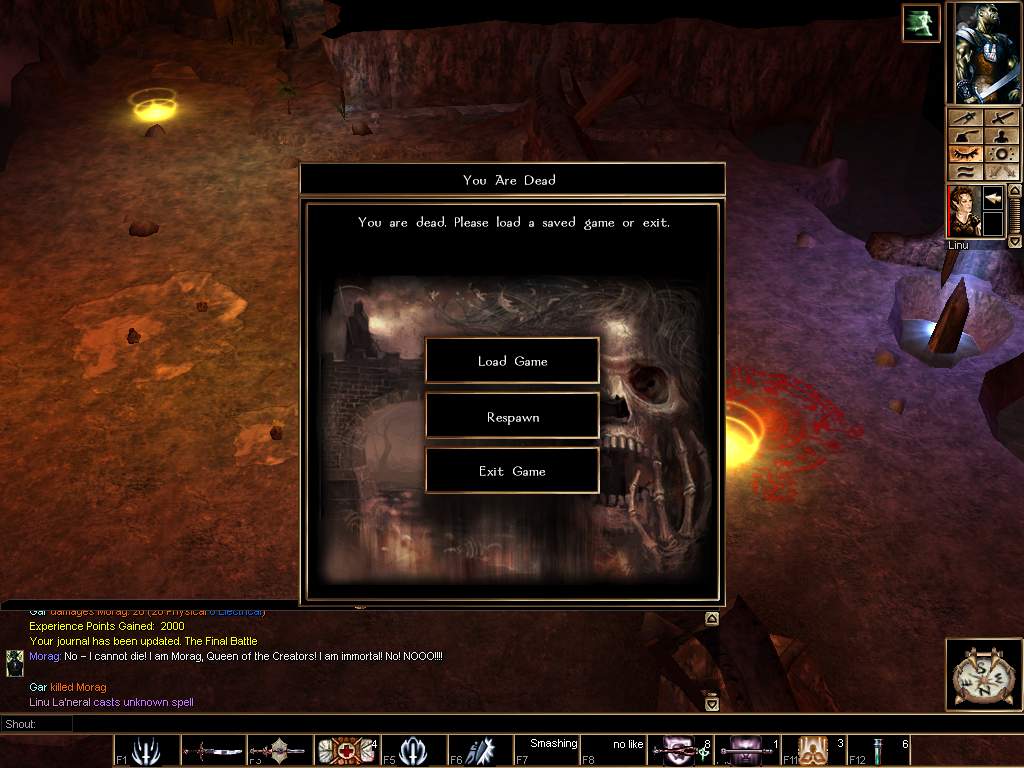Activate the F1 claw ability slot

tap(145, 750)
